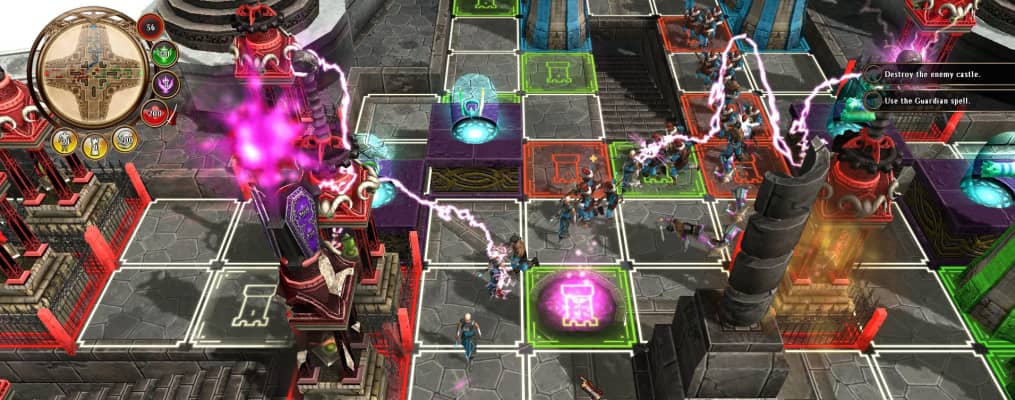Cast the purple spell icon beside the minimap

point(167,84)
